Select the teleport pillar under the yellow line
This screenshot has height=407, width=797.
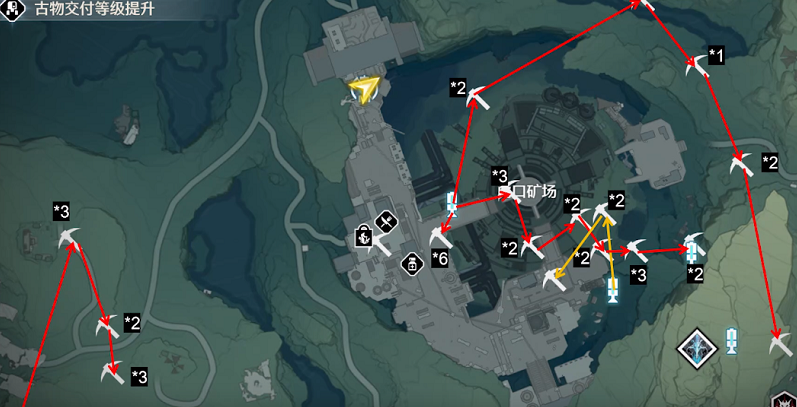[x=614, y=291]
